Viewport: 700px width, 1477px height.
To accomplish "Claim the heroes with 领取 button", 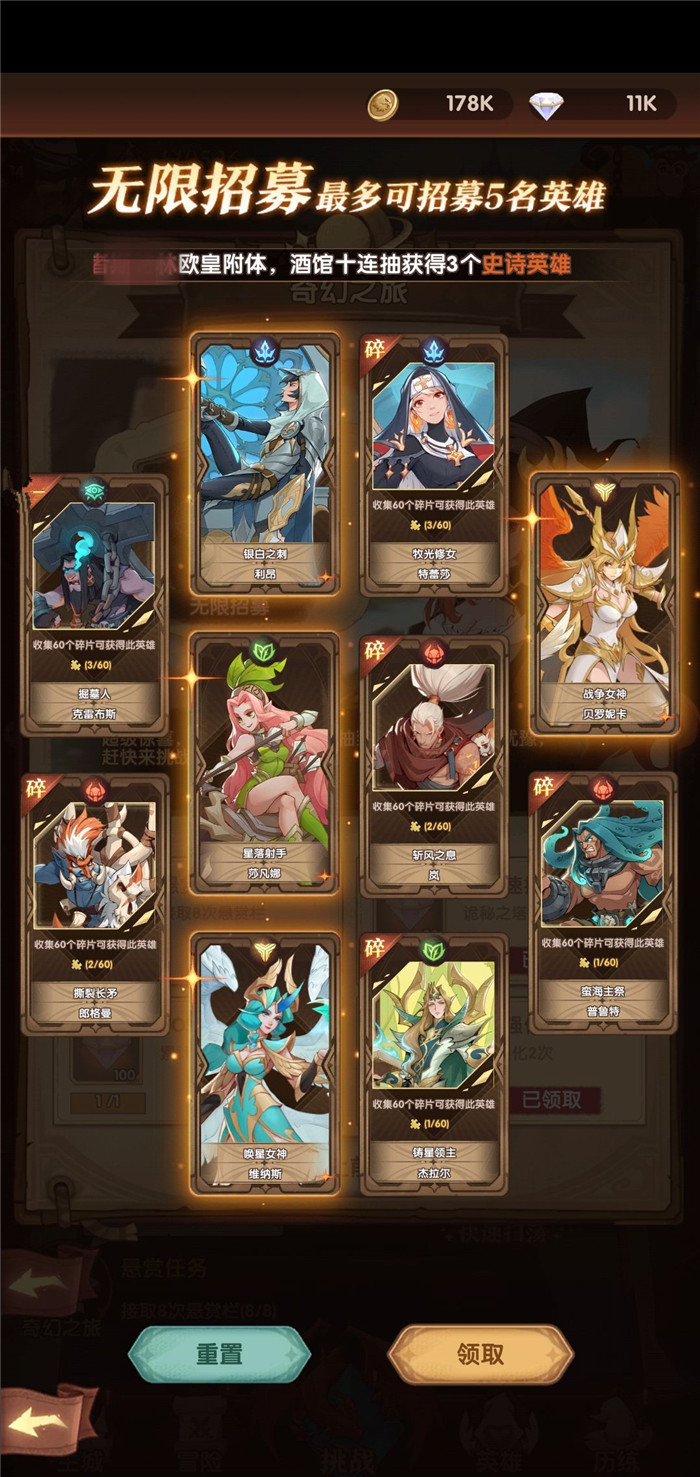I will pyautogui.click(x=480, y=1354).
